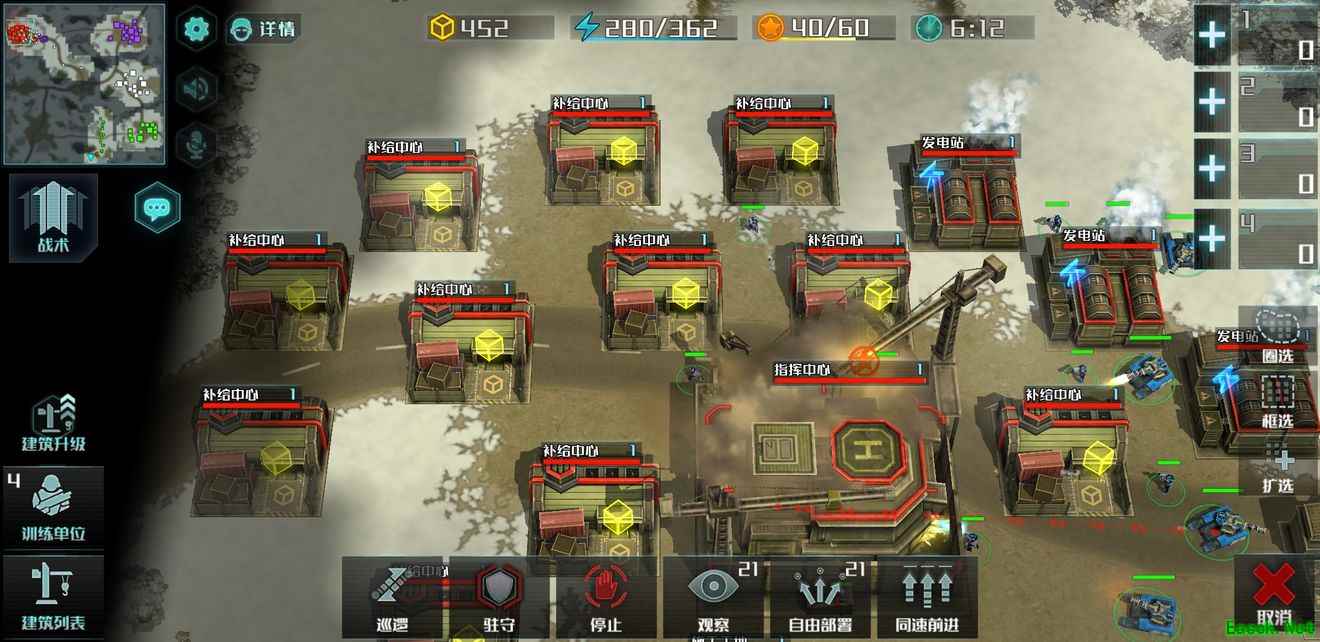Activate 自由部署 free deployment
The width and height of the screenshot is (1320, 642).
click(x=820, y=597)
